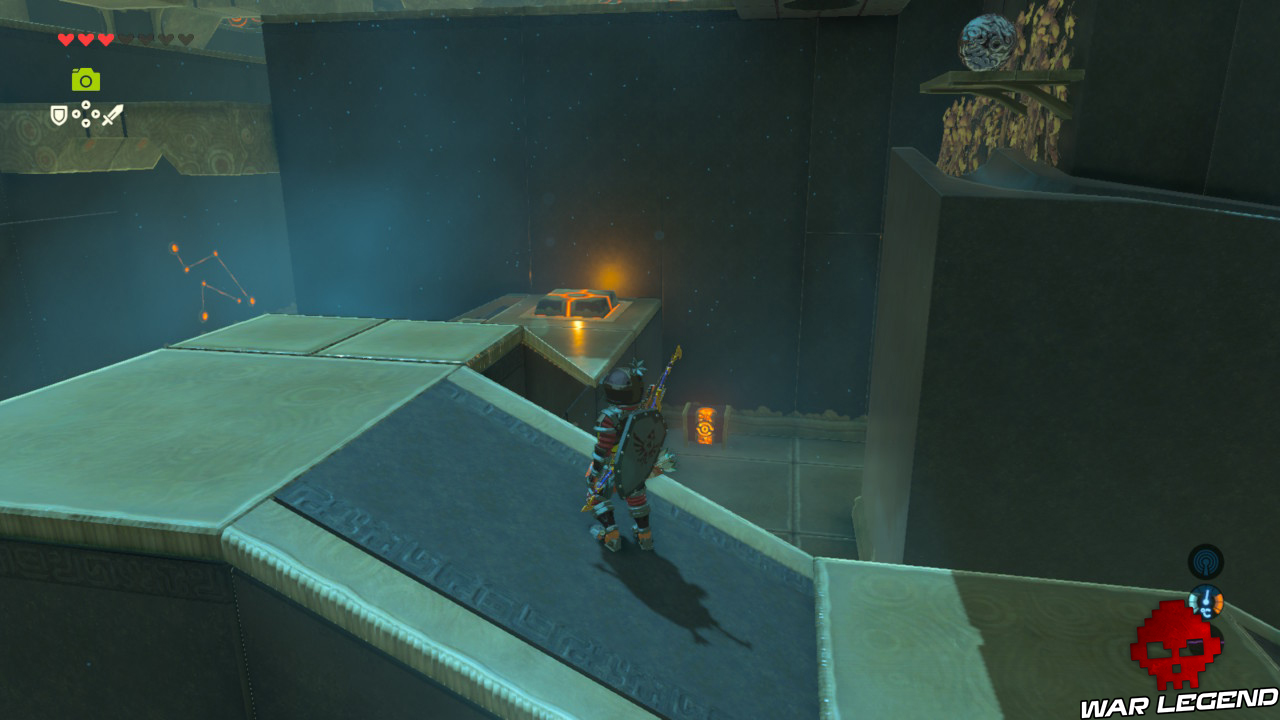
Task: Click the left arrow on the d-pad indicator
Action: [75, 114]
